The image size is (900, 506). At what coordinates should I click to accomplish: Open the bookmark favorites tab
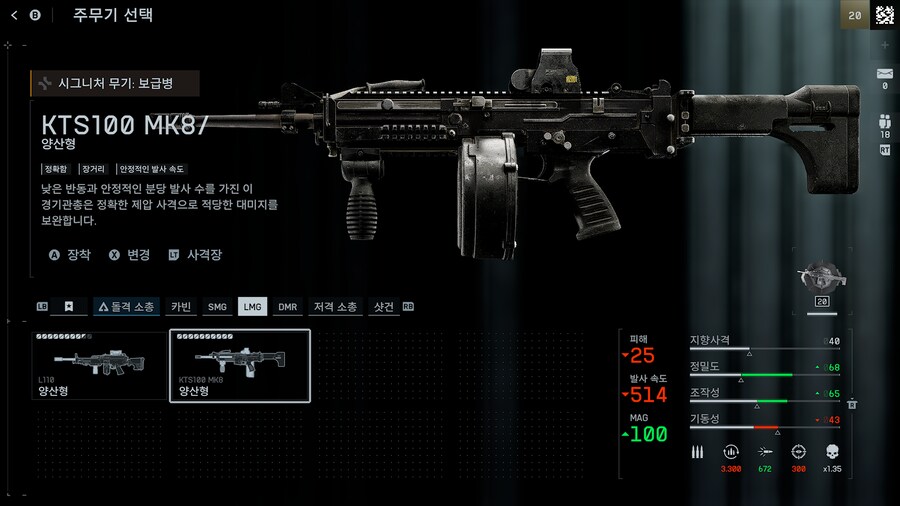click(69, 307)
